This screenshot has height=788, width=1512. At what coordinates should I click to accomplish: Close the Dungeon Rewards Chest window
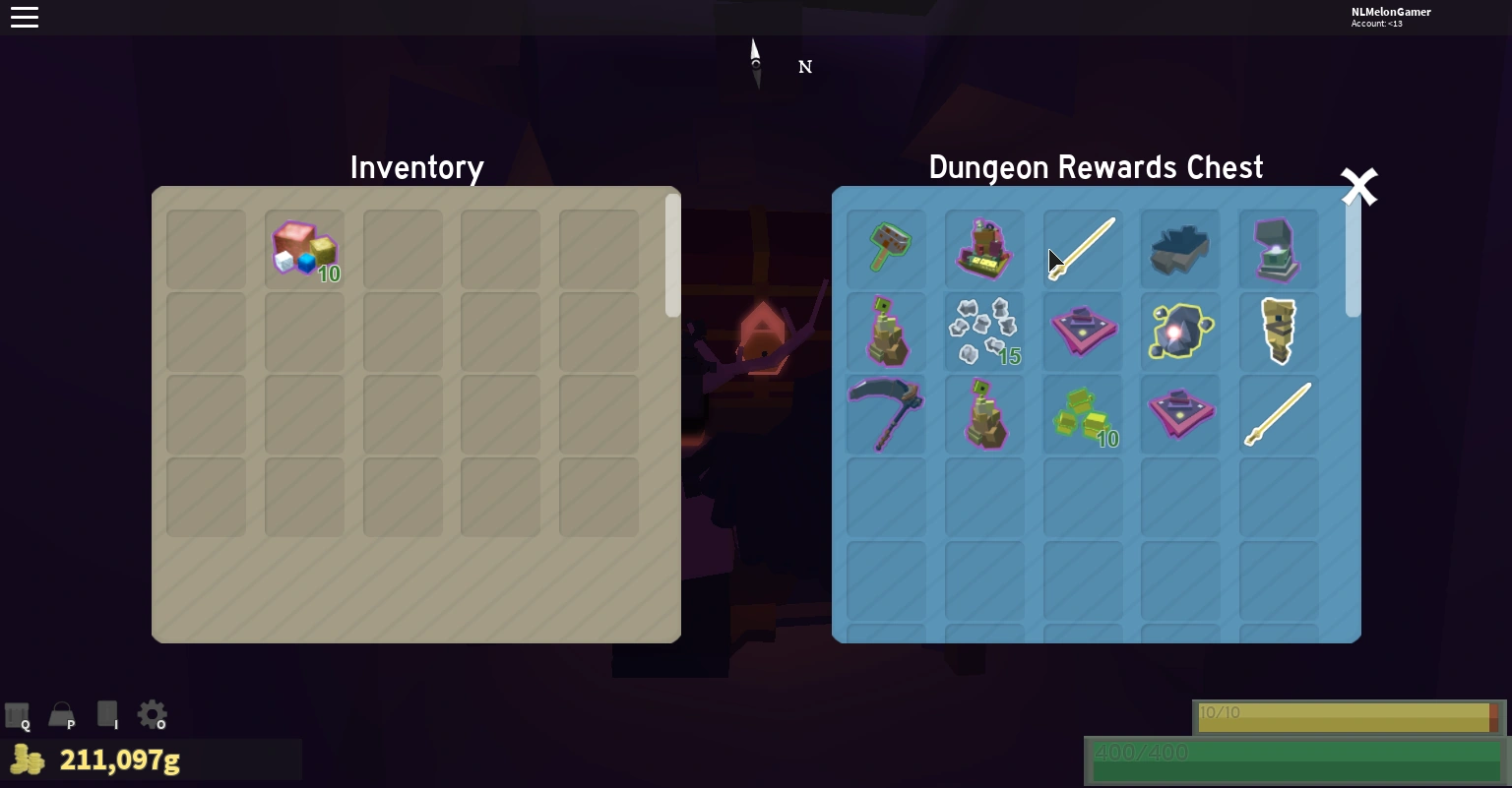1359,185
